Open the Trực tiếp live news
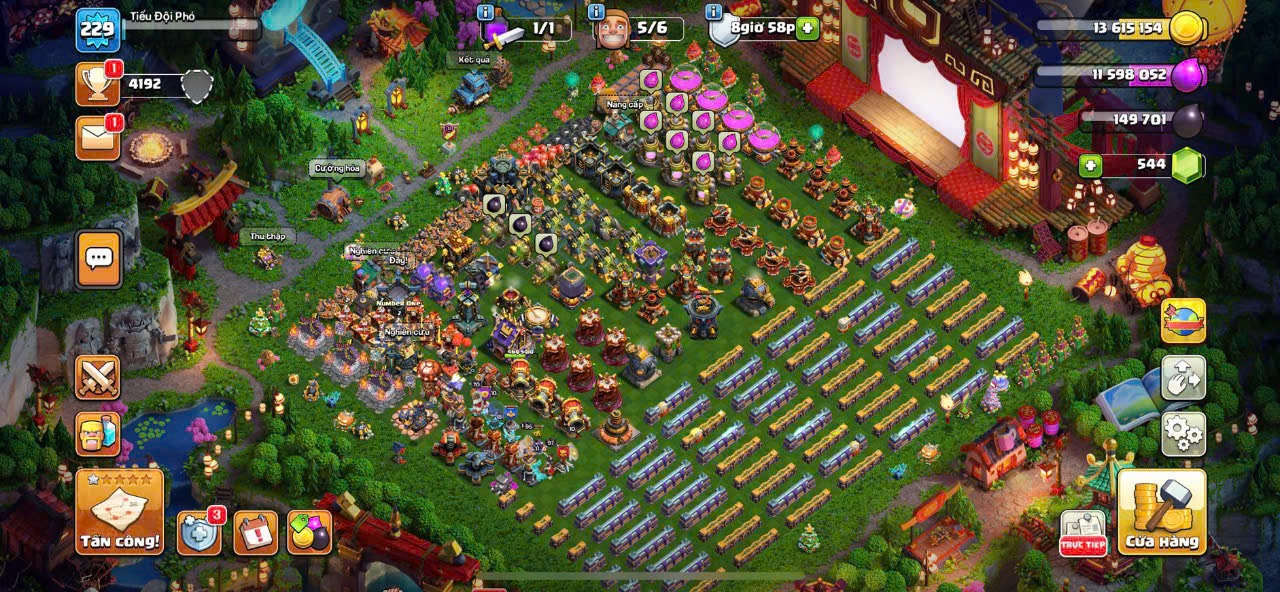Screen dimensions: 1280x592 [x=1082, y=533]
